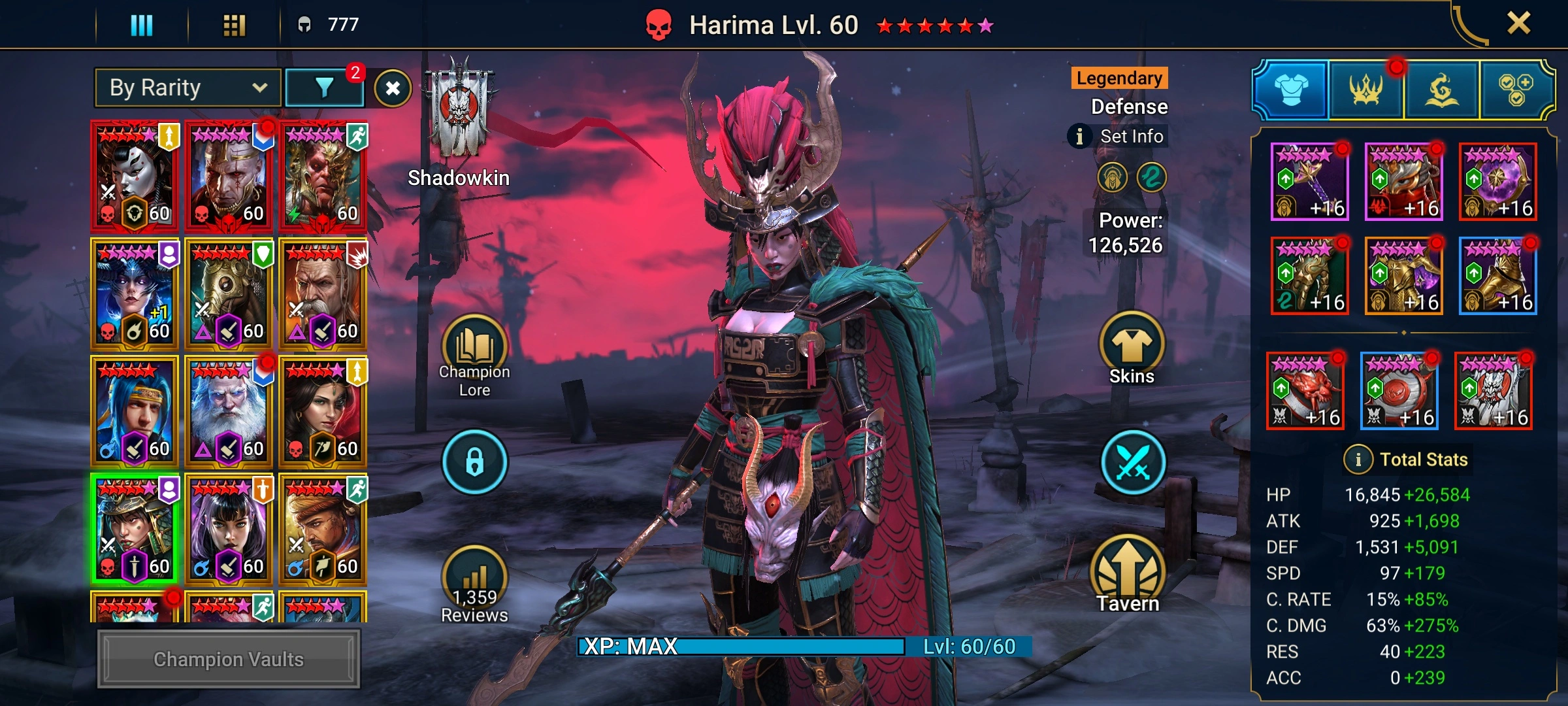The width and height of the screenshot is (1568, 706).
Task: Select the equipped helmet artifact slot
Action: 1404,182
